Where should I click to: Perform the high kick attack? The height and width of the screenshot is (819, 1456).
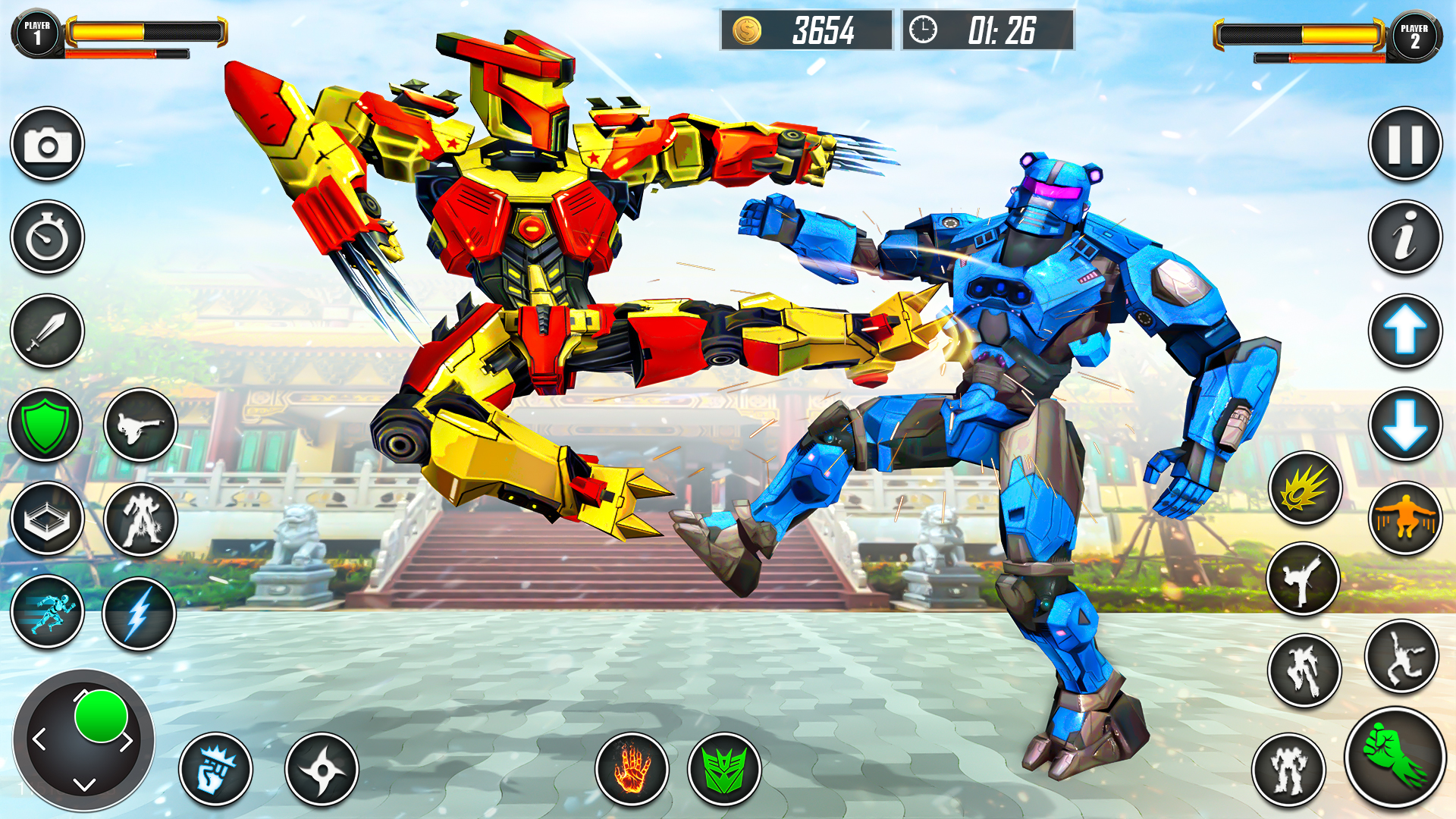(1303, 579)
